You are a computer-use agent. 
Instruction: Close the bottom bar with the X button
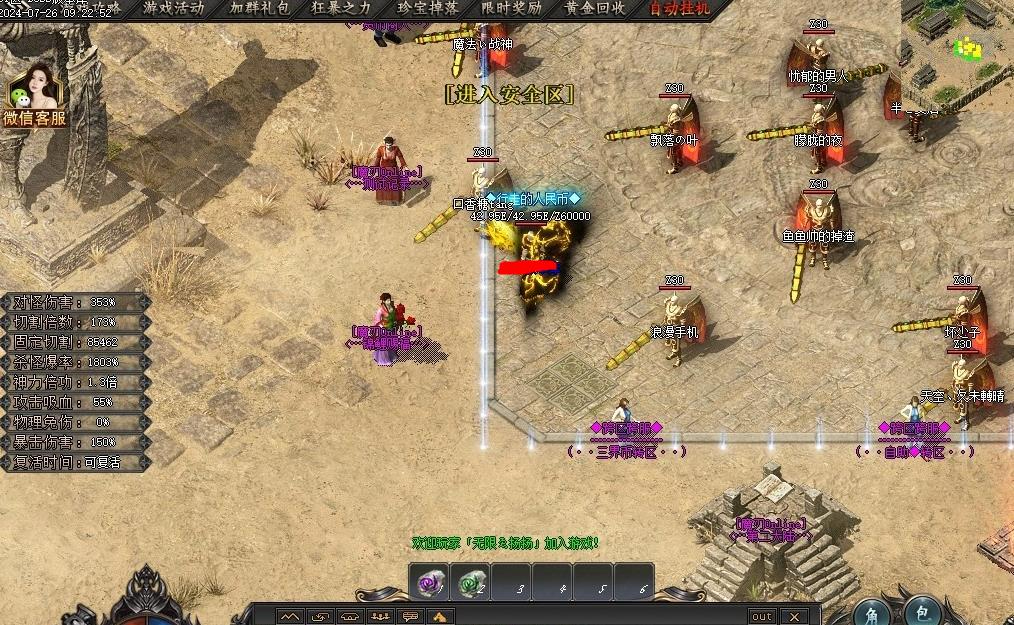[x=793, y=616]
